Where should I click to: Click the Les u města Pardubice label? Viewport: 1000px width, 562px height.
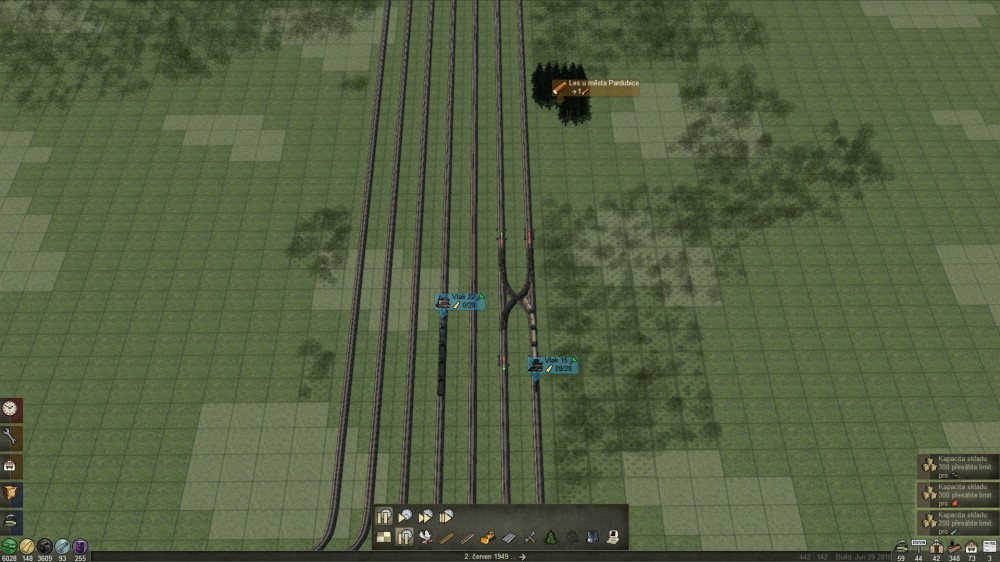coord(596,88)
